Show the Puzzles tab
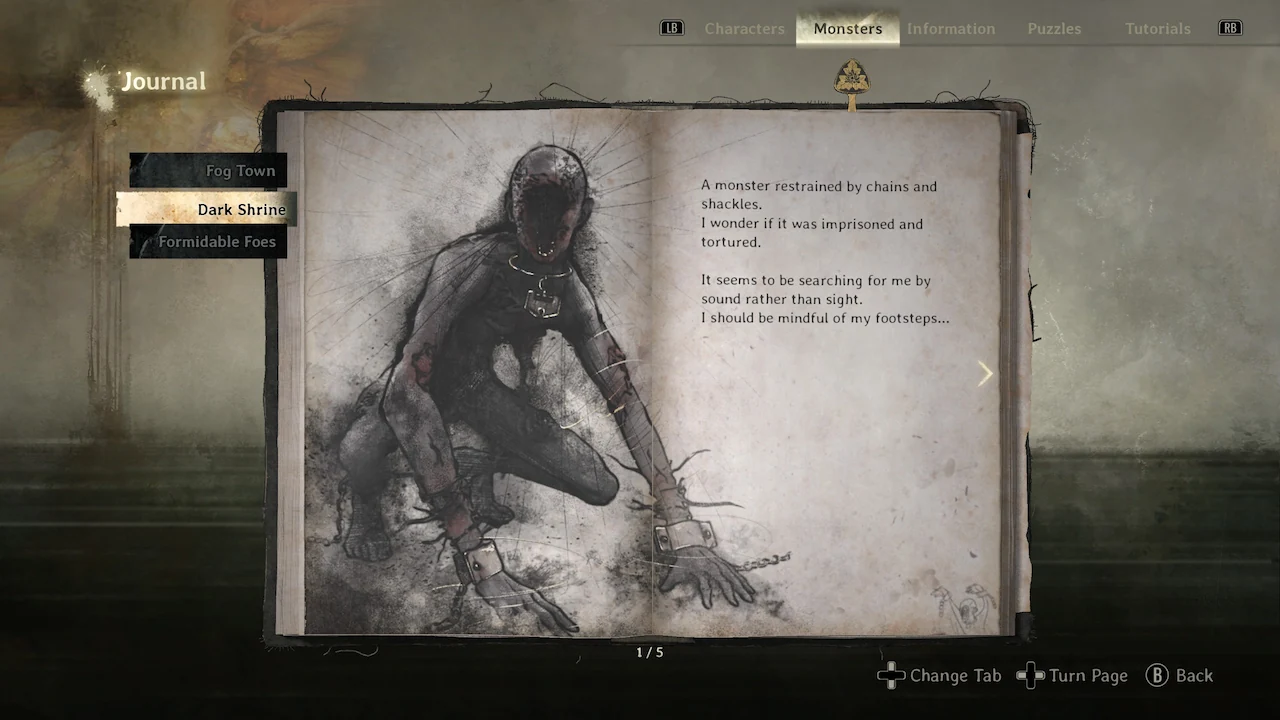This screenshot has height=720, width=1280. click(1054, 29)
